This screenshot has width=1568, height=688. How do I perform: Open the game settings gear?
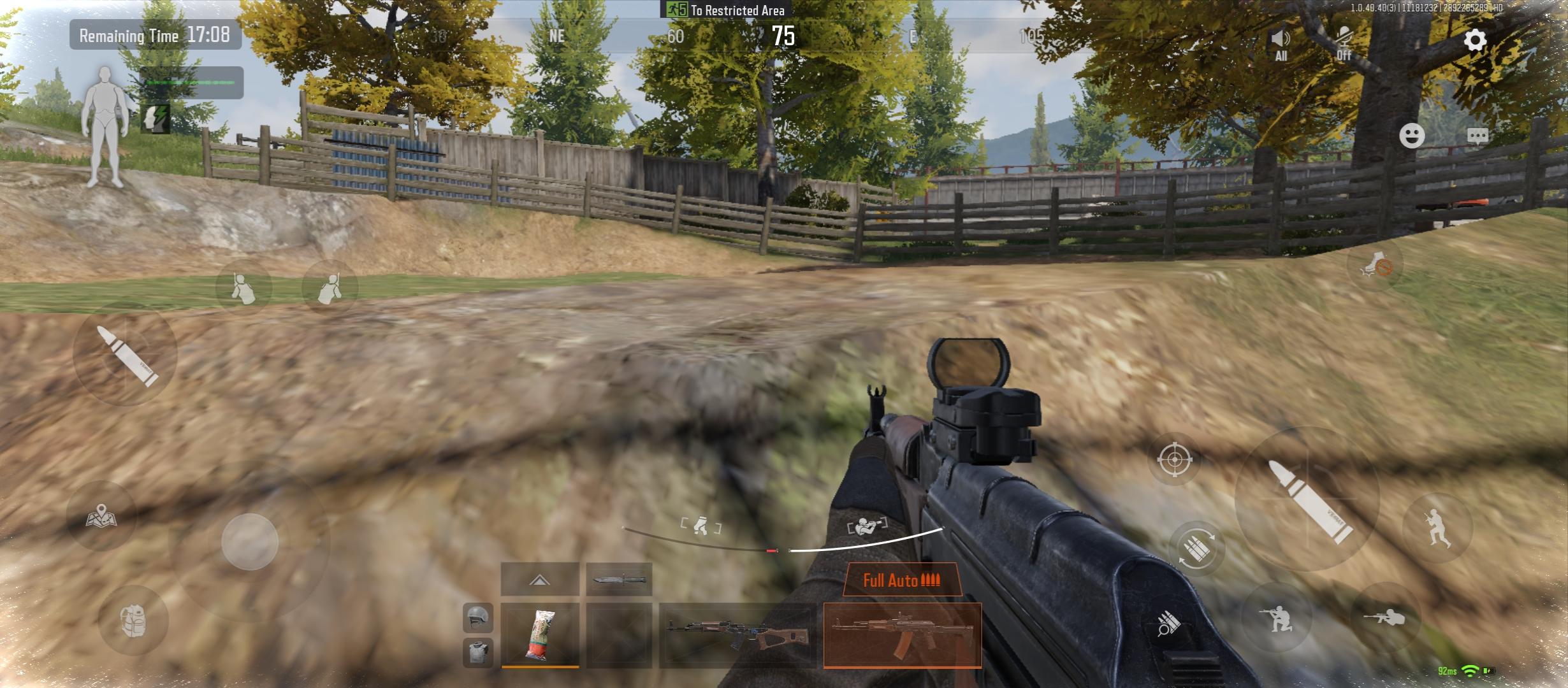pyautogui.click(x=1475, y=40)
